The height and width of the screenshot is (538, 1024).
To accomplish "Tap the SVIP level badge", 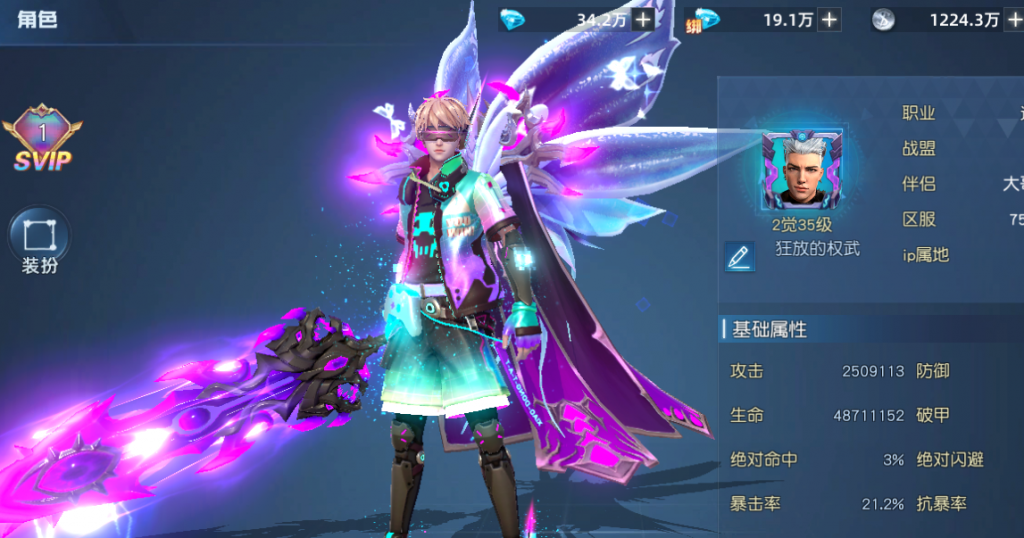I will [x=42, y=142].
